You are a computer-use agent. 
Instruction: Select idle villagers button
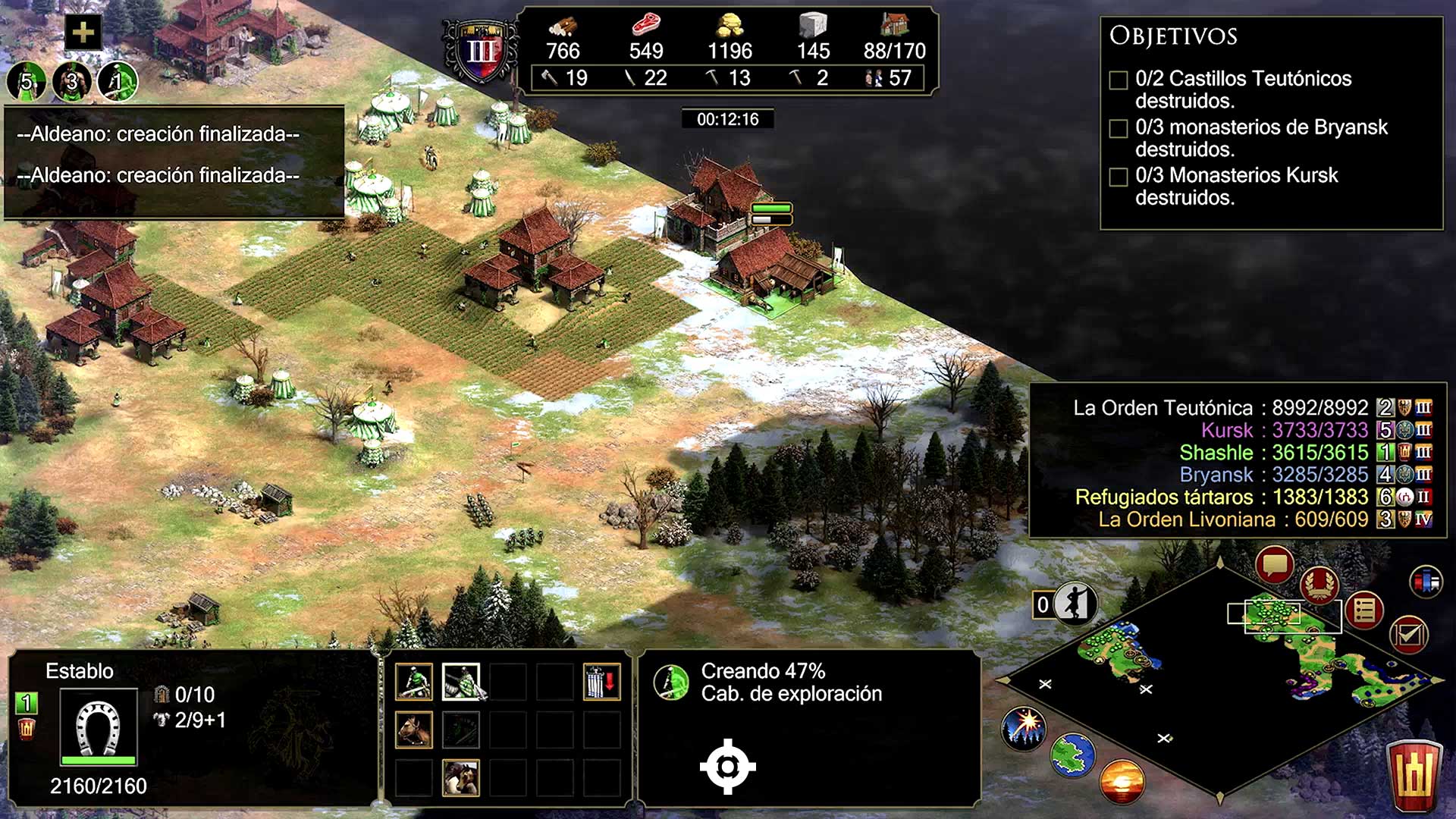(1075, 604)
